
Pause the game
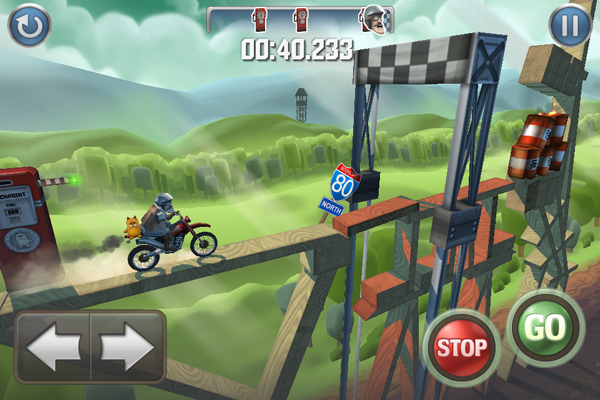pyautogui.click(x=570, y=25)
